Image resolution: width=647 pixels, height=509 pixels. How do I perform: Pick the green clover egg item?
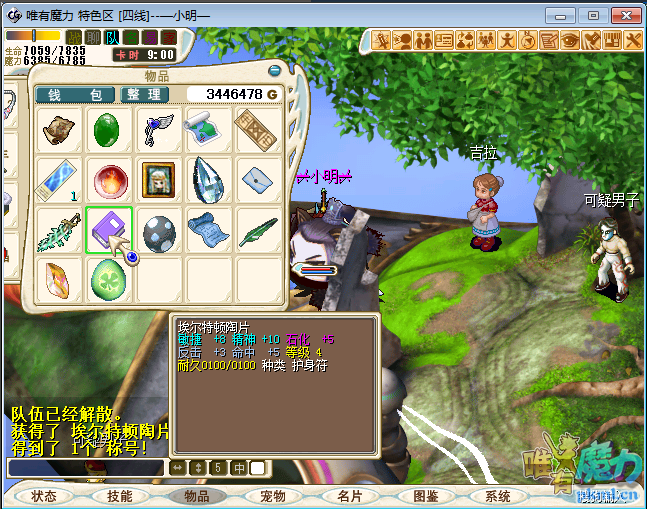pyautogui.click(x=107, y=280)
